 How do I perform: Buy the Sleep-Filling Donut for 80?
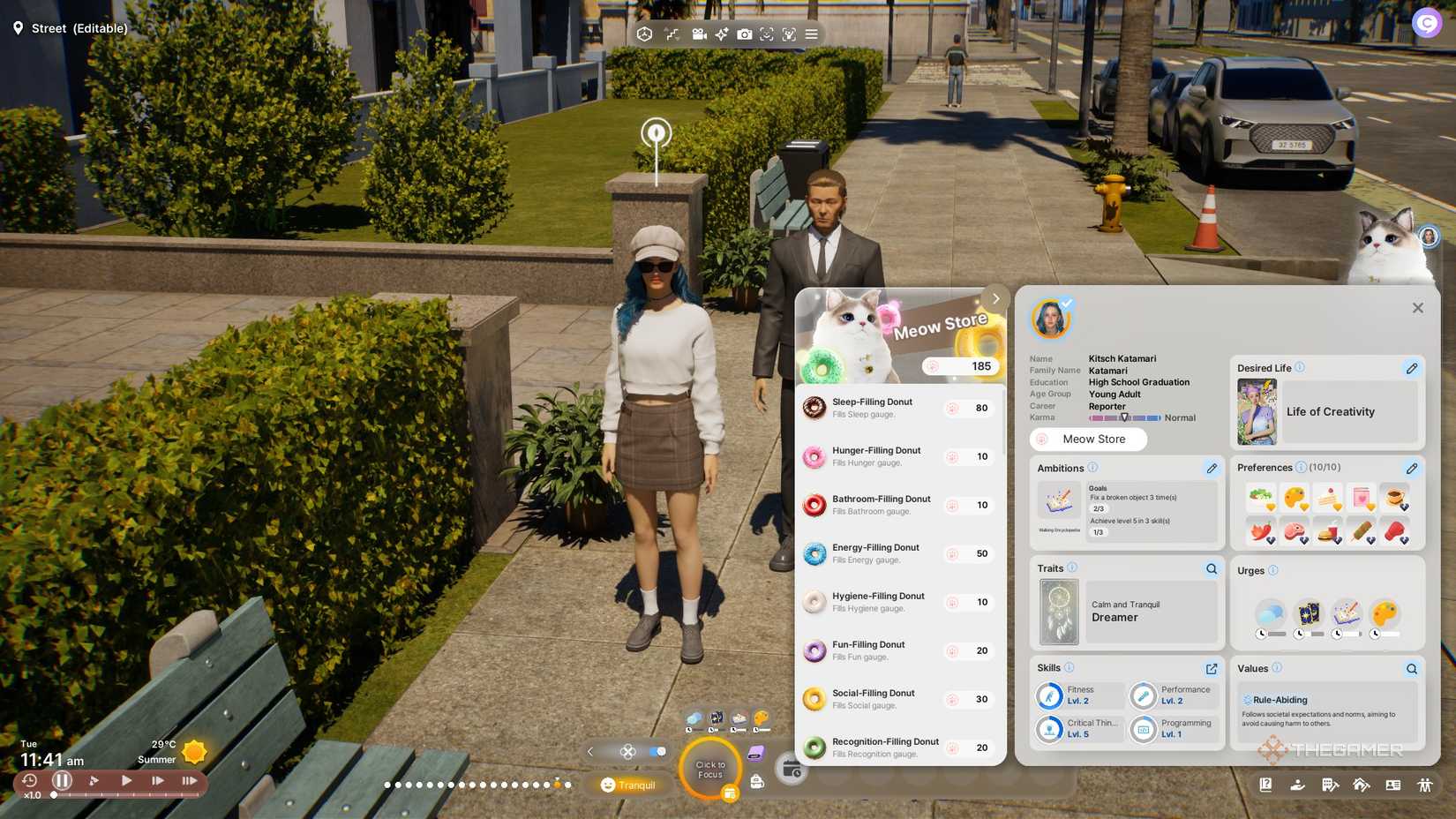968,408
